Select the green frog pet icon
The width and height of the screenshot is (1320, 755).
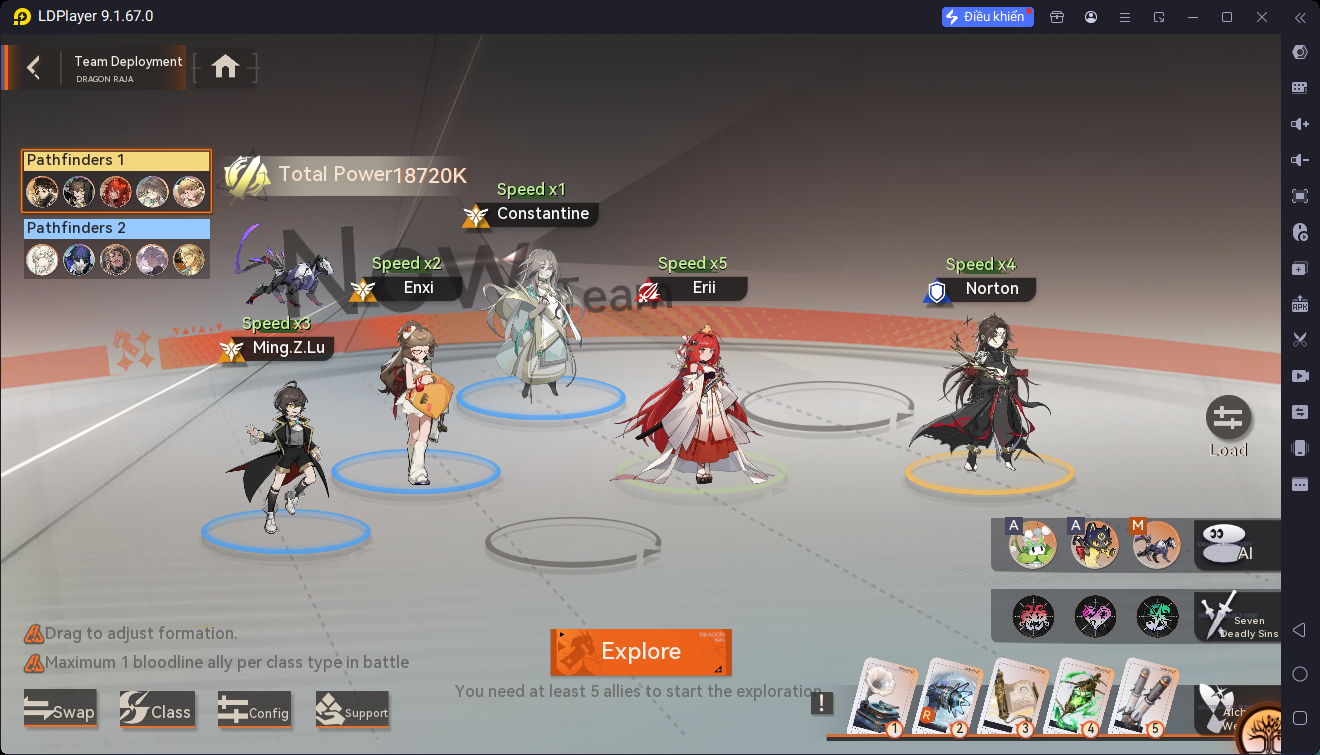1032,546
